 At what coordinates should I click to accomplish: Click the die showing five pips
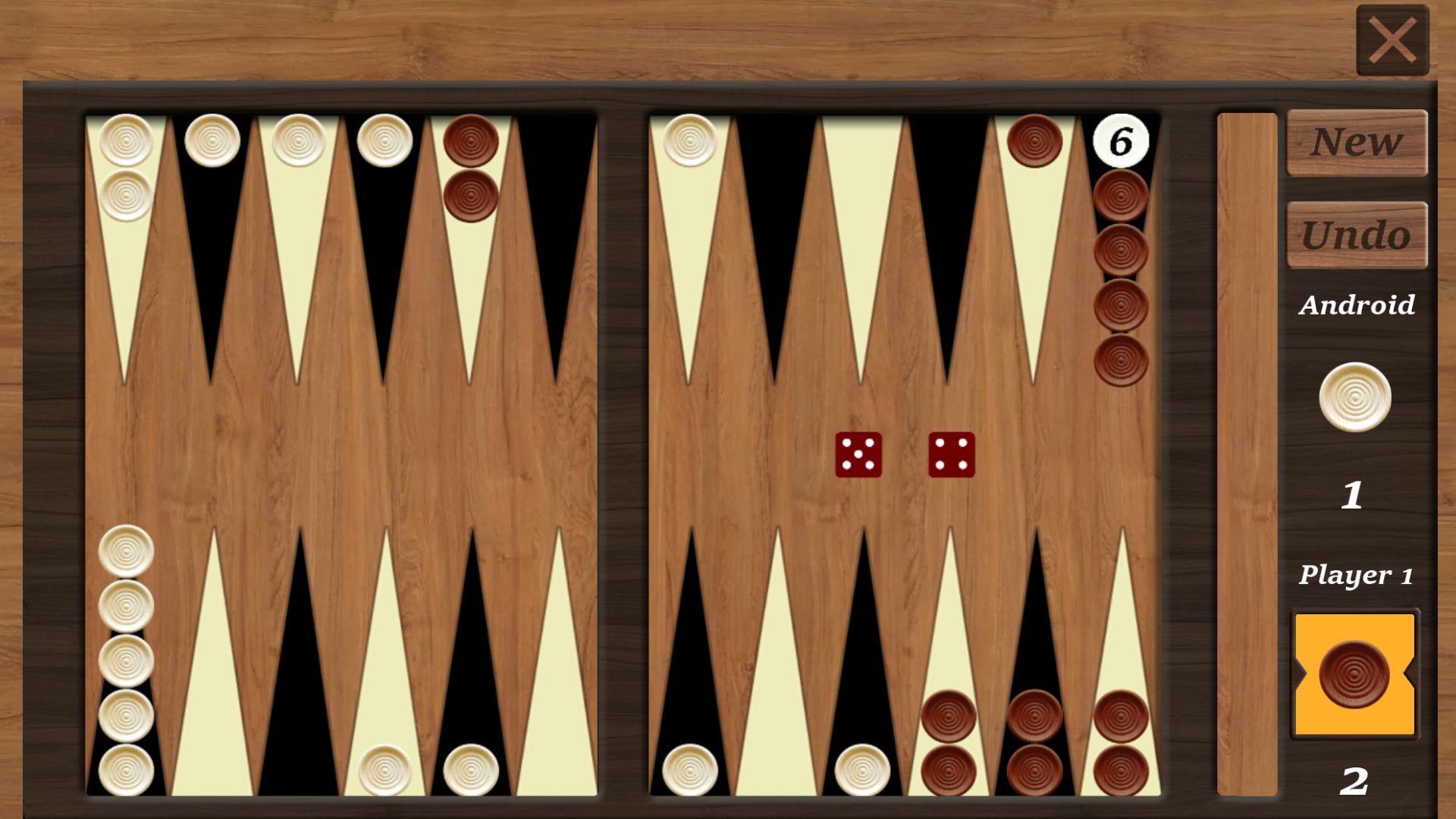[858, 456]
